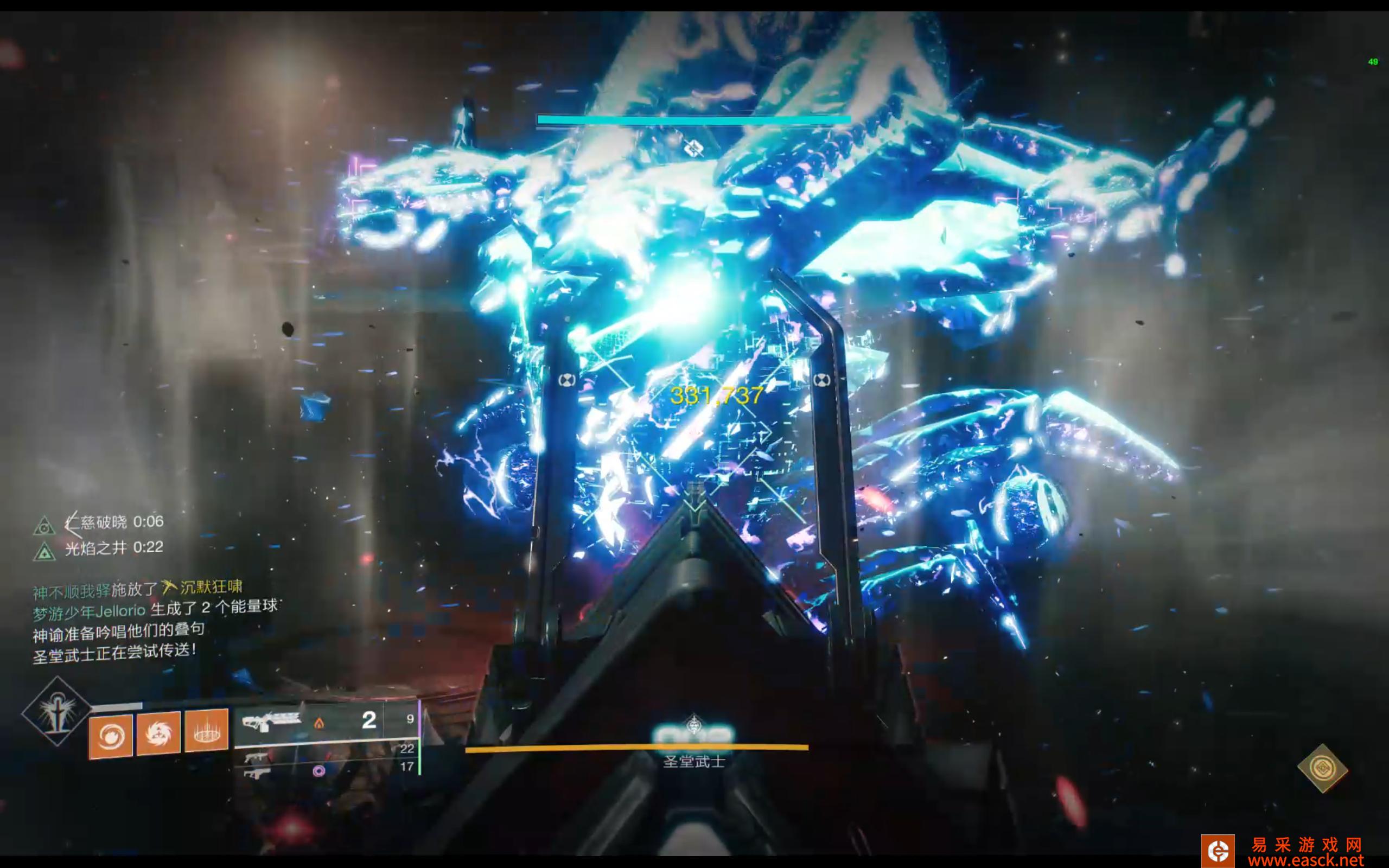This screenshot has height=868, width=1389.
Task: Activate the orange rift class ability
Action: (206, 731)
